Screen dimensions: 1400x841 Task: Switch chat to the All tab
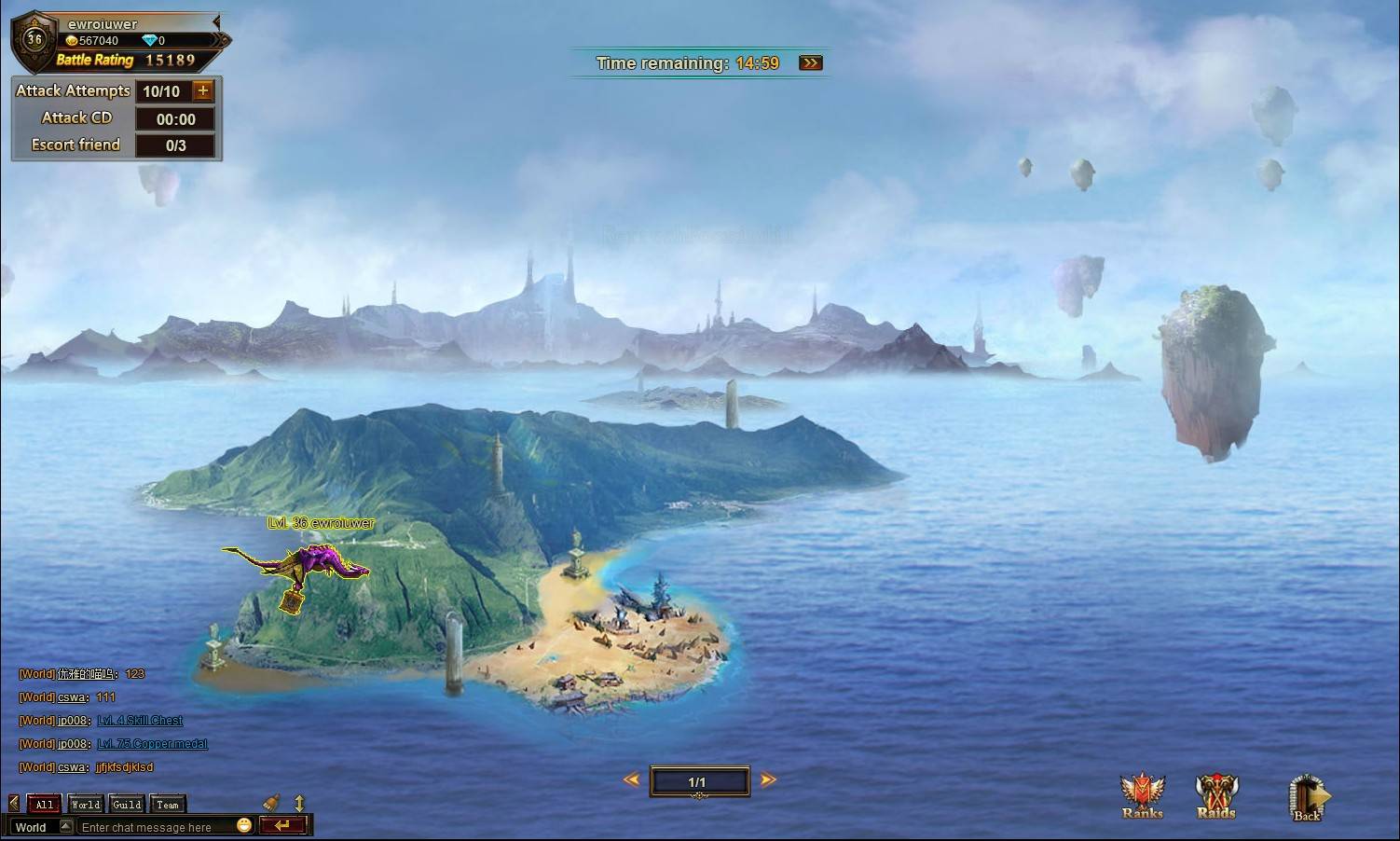(45, 804)
